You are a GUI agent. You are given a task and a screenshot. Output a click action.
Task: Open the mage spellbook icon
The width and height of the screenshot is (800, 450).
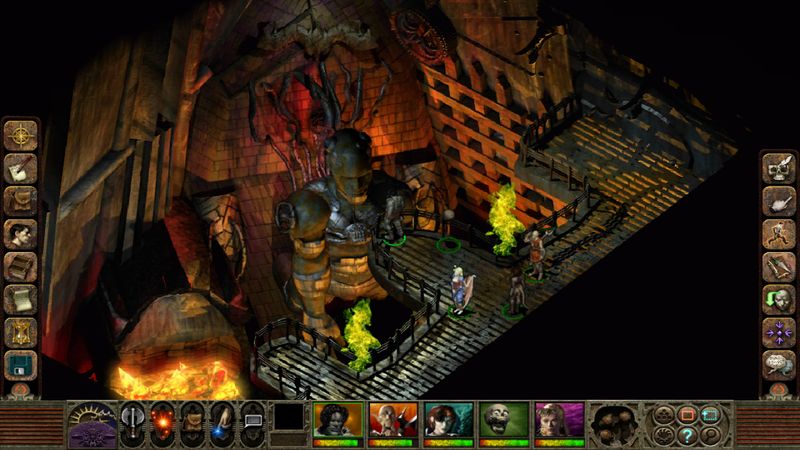(20, 267)
